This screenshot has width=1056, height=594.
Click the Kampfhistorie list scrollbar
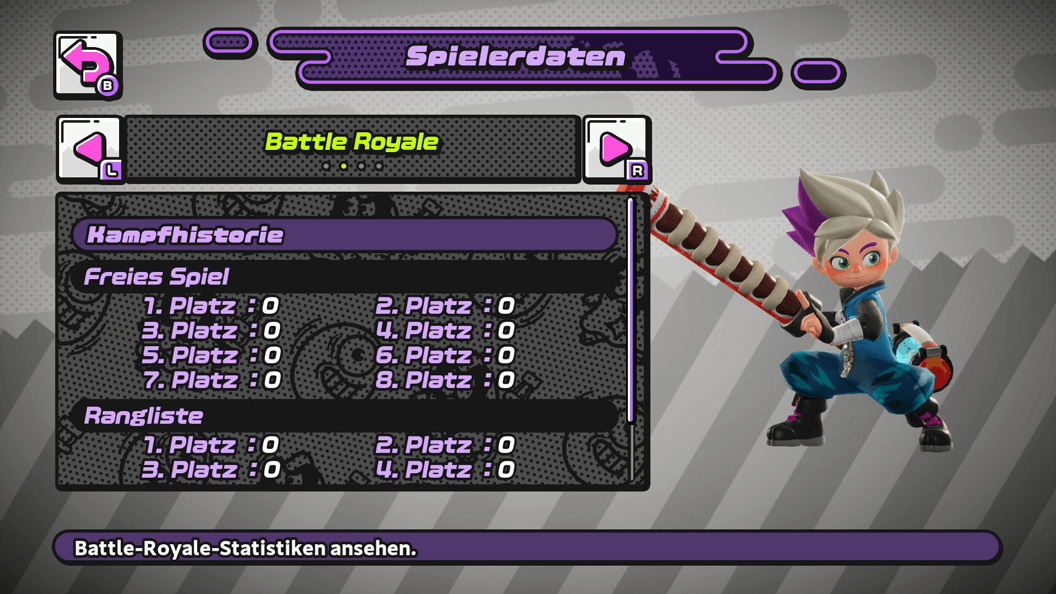coord(631,310)
